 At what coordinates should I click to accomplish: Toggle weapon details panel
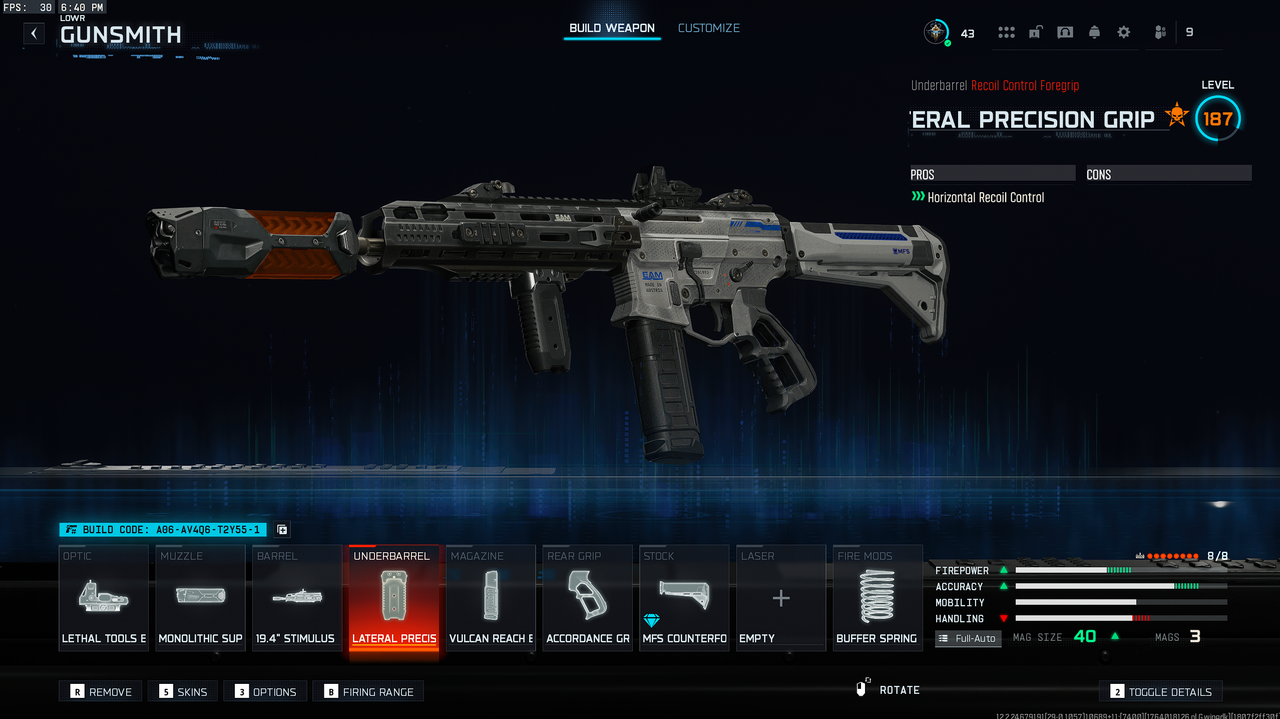coord(1160,691)
